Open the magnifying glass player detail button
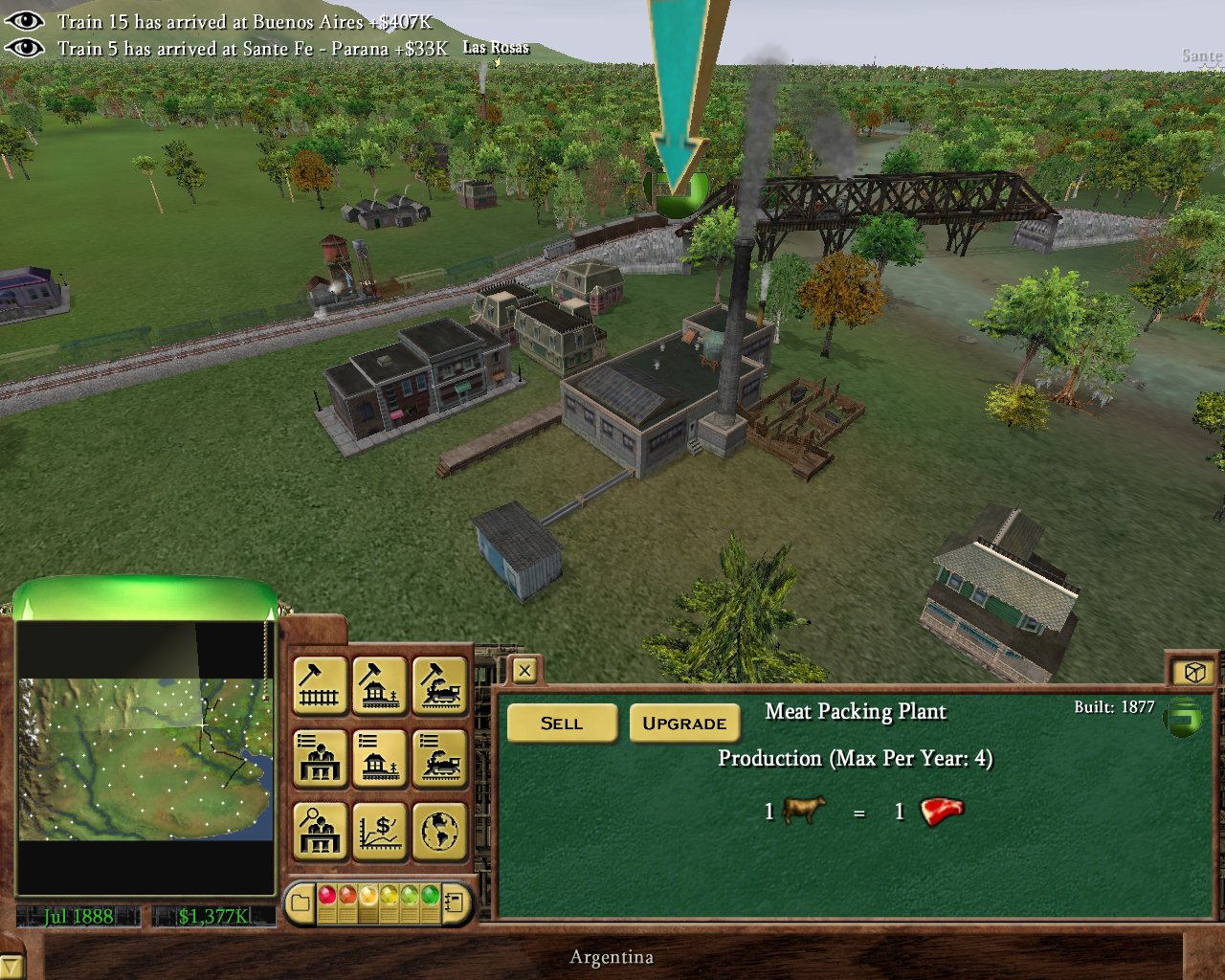 click(x=320, y=831)
